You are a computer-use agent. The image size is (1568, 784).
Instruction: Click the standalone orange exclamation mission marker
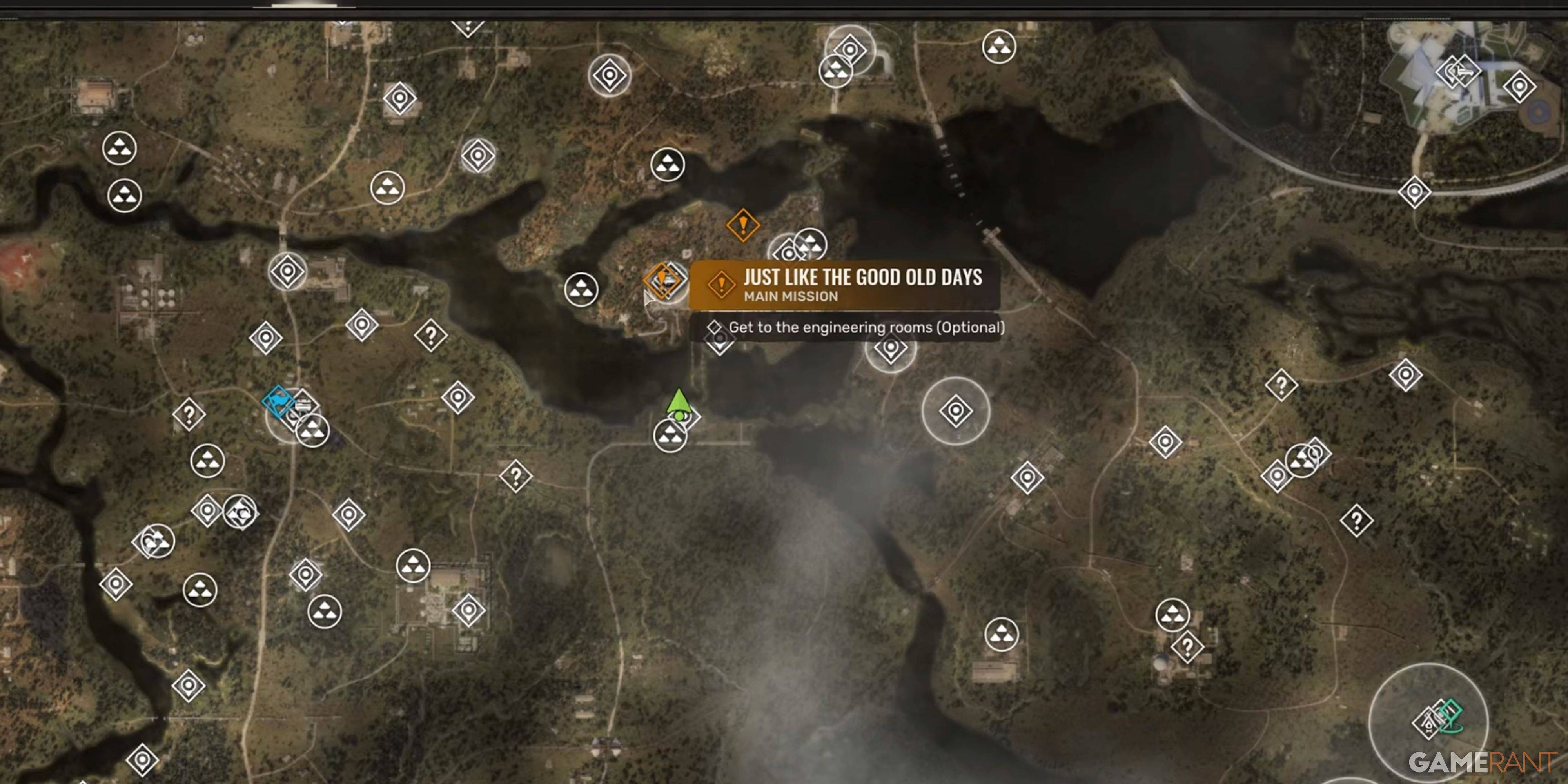coord(742,225)
